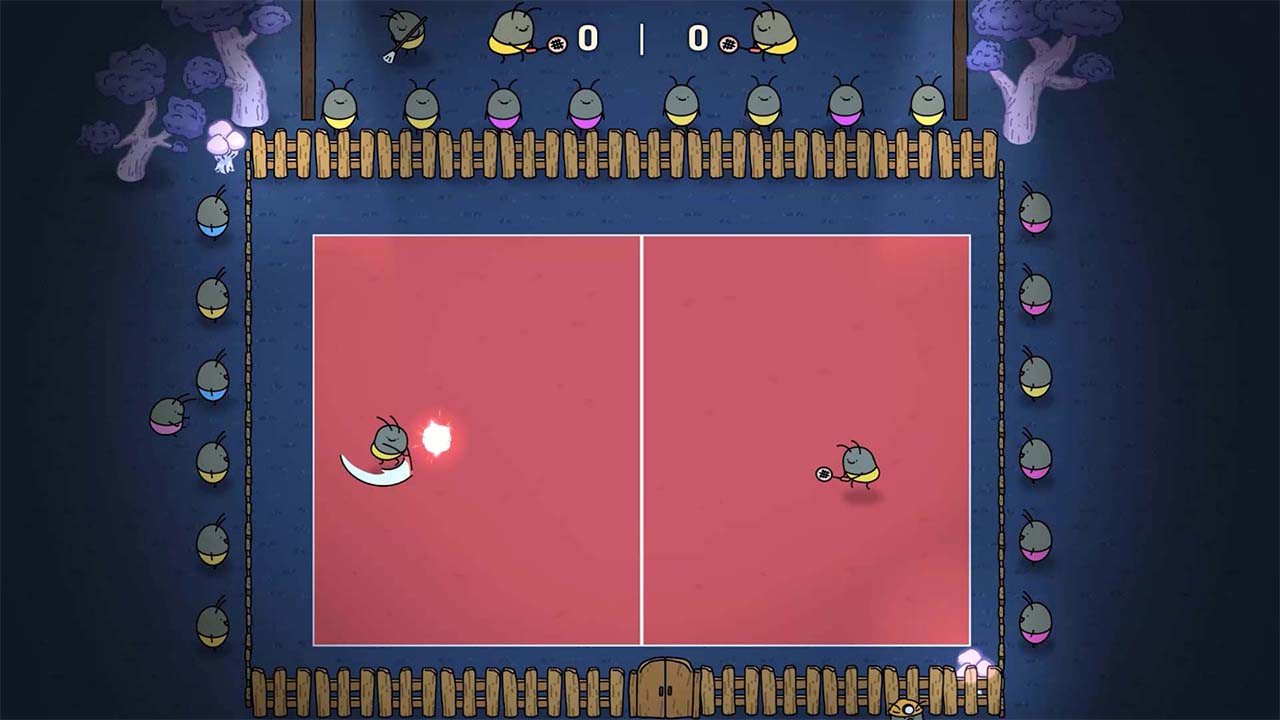
Task: Click the miner bug with headlamp near bottom fence
Action: point(905,708)
